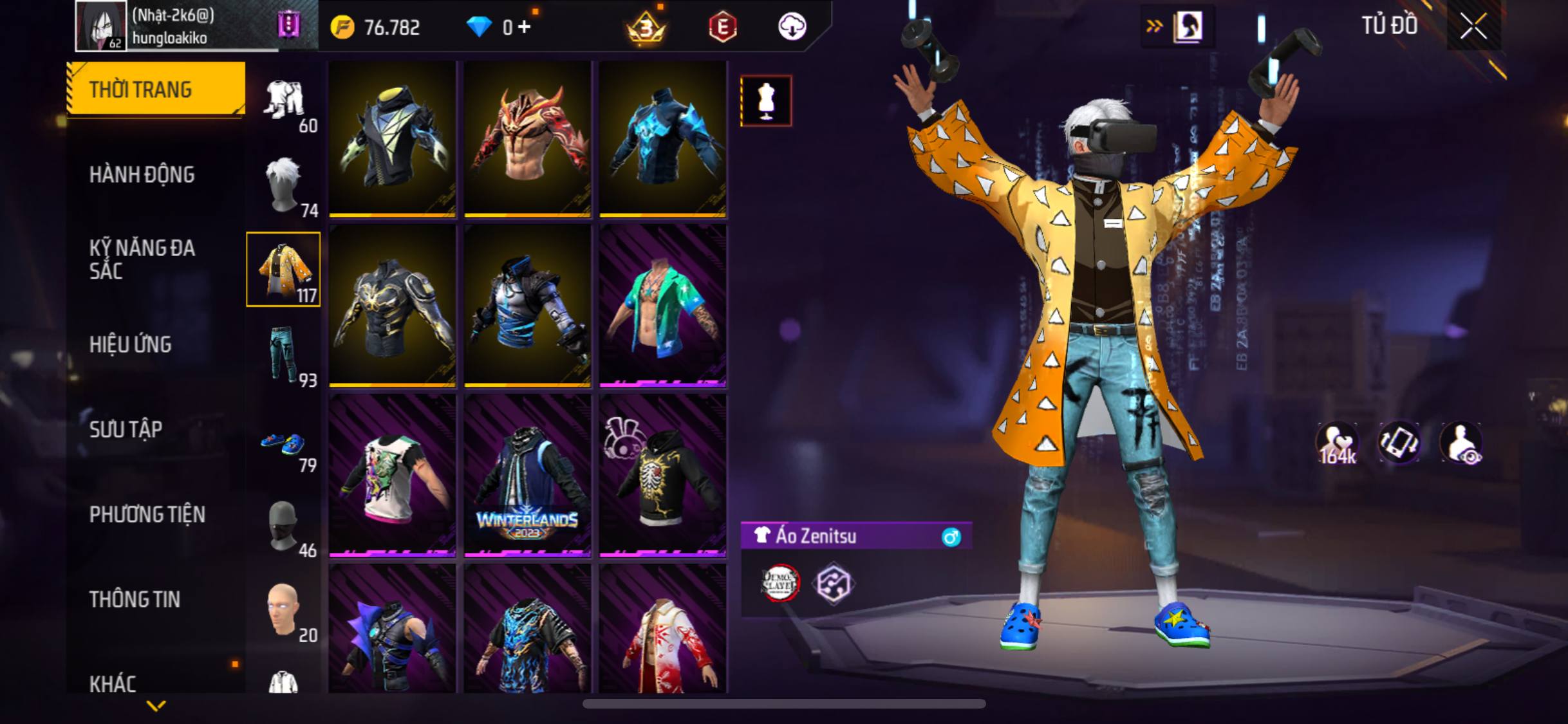Go to the Sưu Tập tab

(126, 429)
